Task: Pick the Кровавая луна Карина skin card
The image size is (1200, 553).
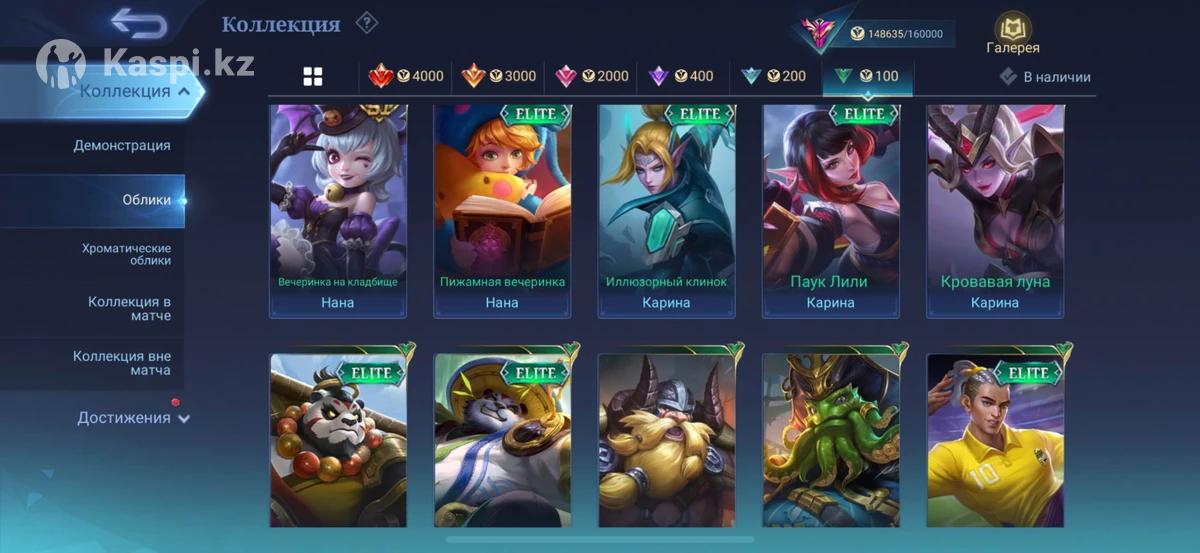Action: pos(995,210)
